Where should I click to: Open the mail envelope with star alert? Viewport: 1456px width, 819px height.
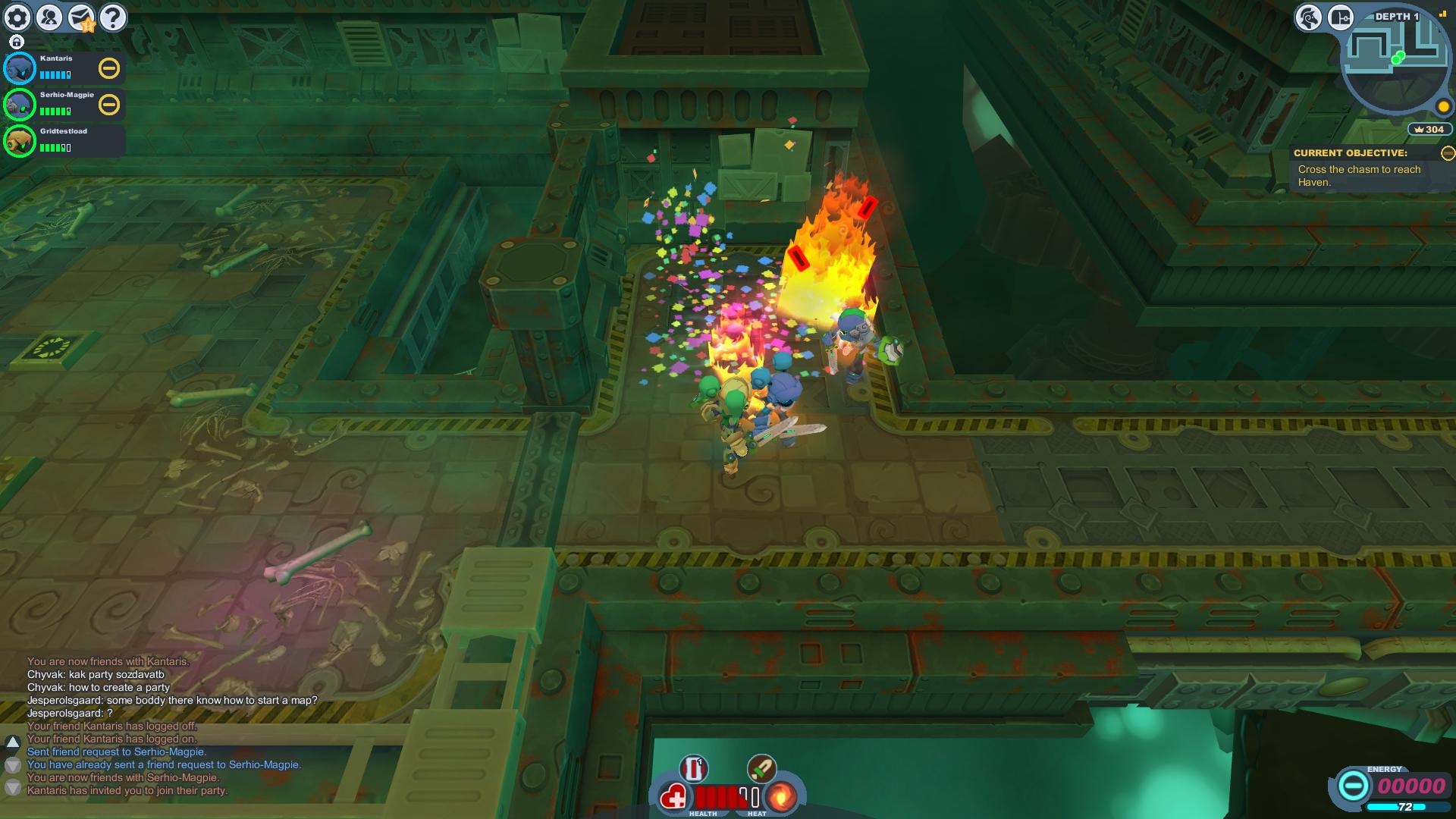click(81, 17)
